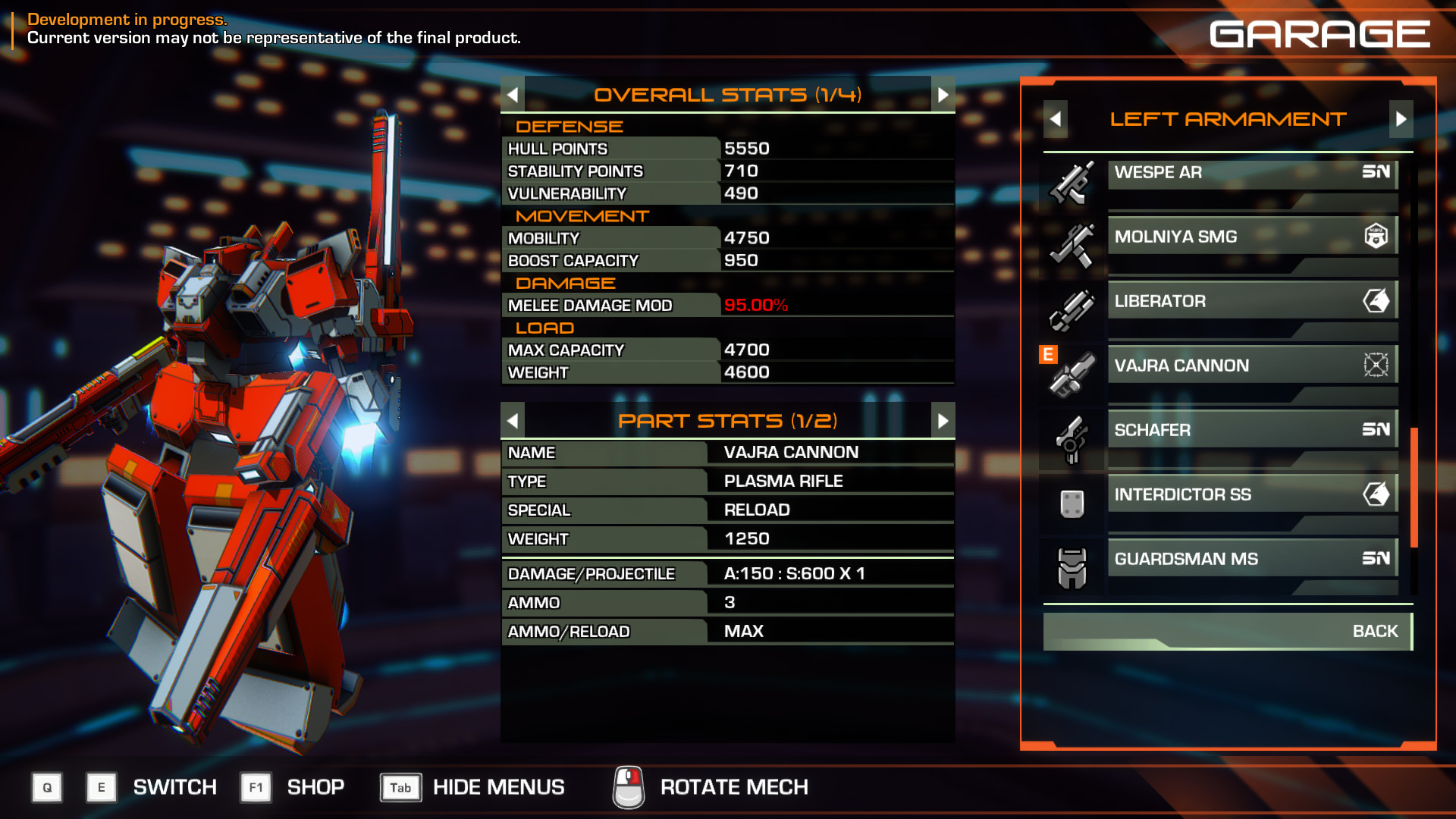Switch to previous armament category
The width and height of the screenshot is (1456, 819).
(1055, 119)
